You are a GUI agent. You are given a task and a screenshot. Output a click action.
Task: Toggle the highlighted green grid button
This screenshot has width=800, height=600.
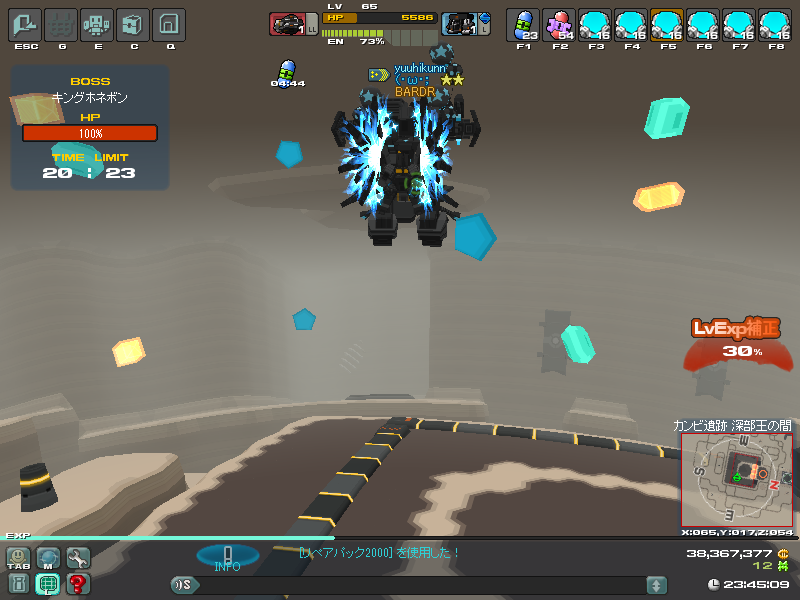point(48,584)
